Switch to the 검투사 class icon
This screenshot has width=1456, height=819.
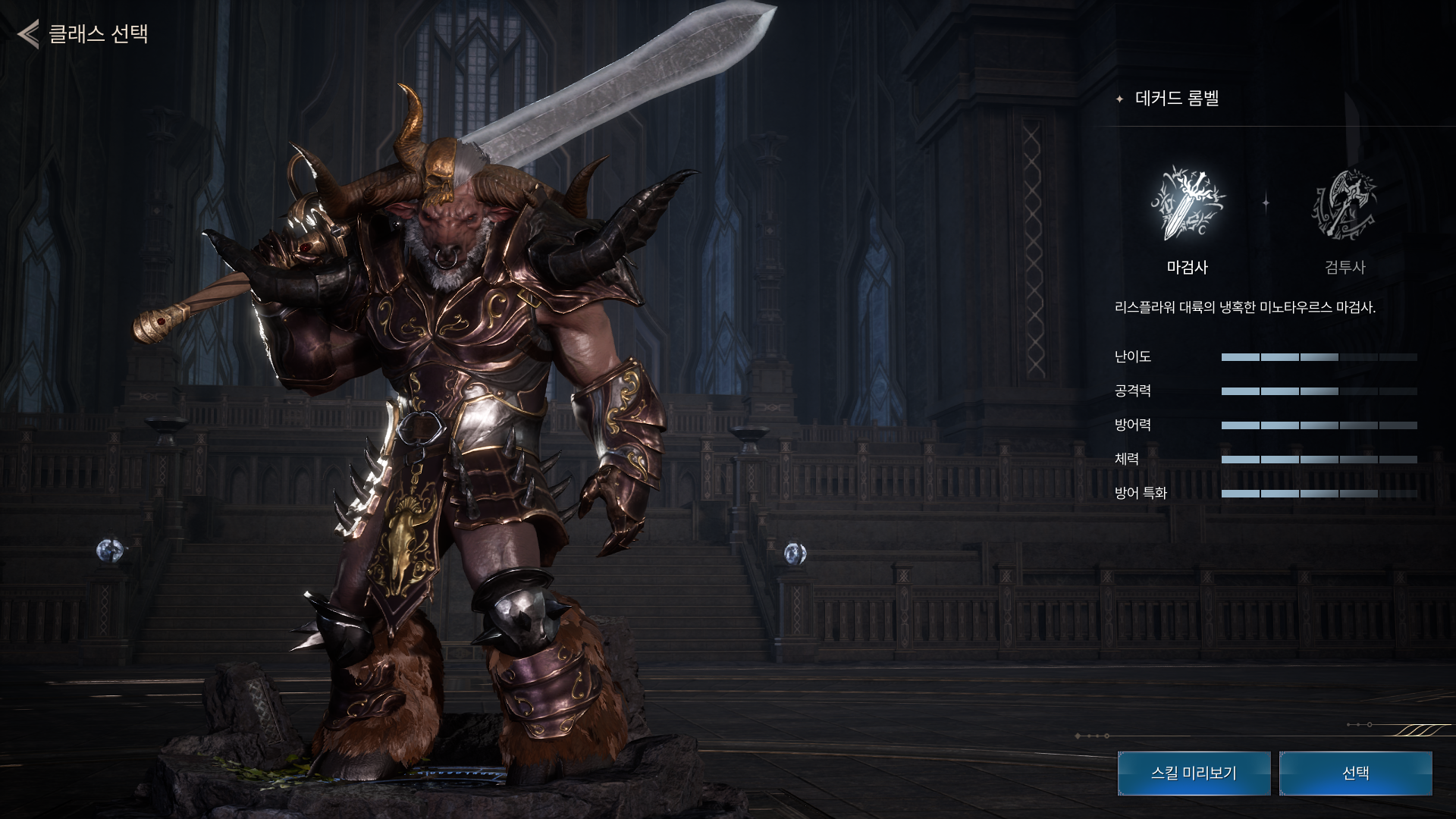click(1344, 203)
